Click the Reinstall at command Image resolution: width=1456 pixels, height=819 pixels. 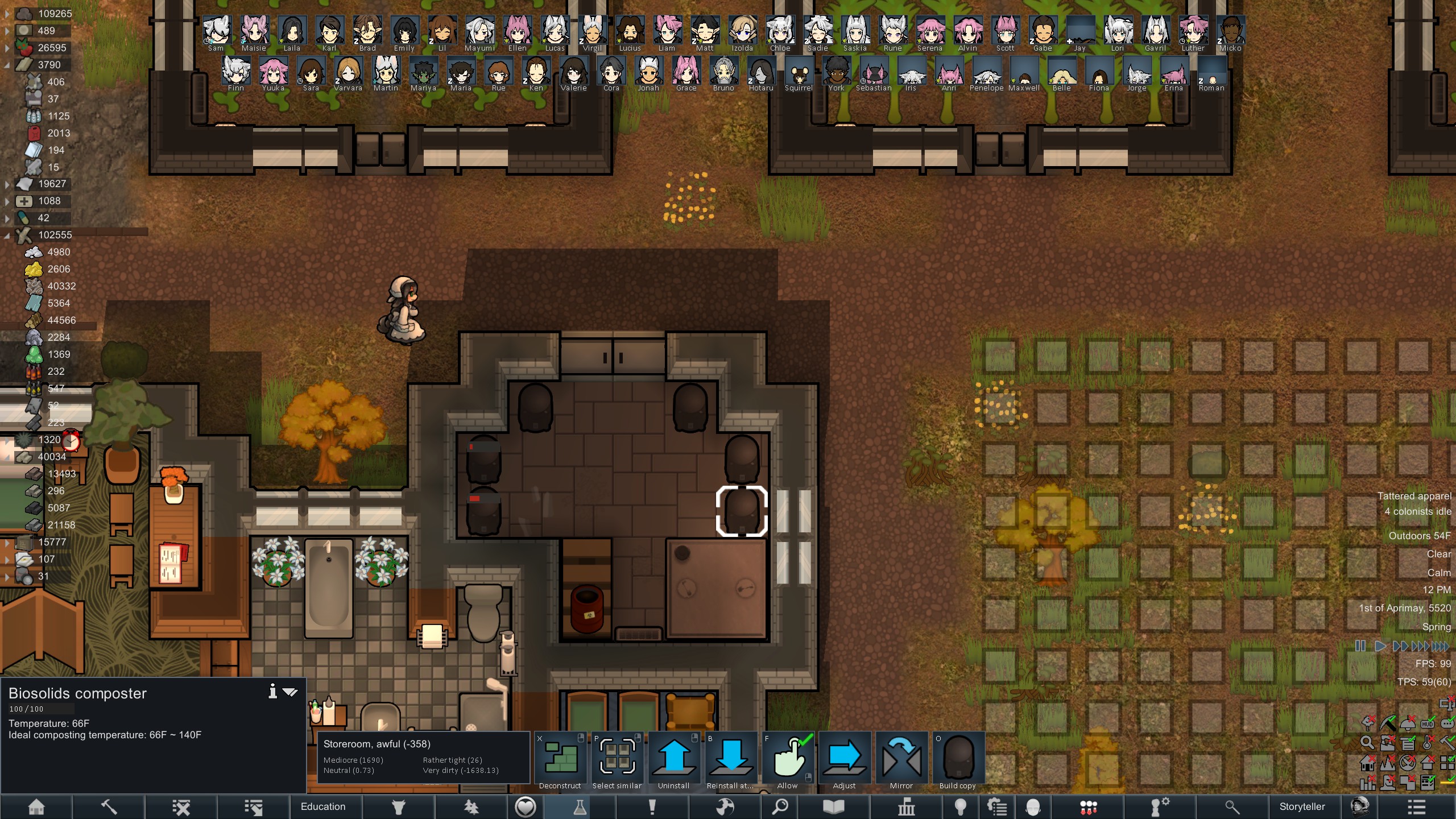click(731, 760)
